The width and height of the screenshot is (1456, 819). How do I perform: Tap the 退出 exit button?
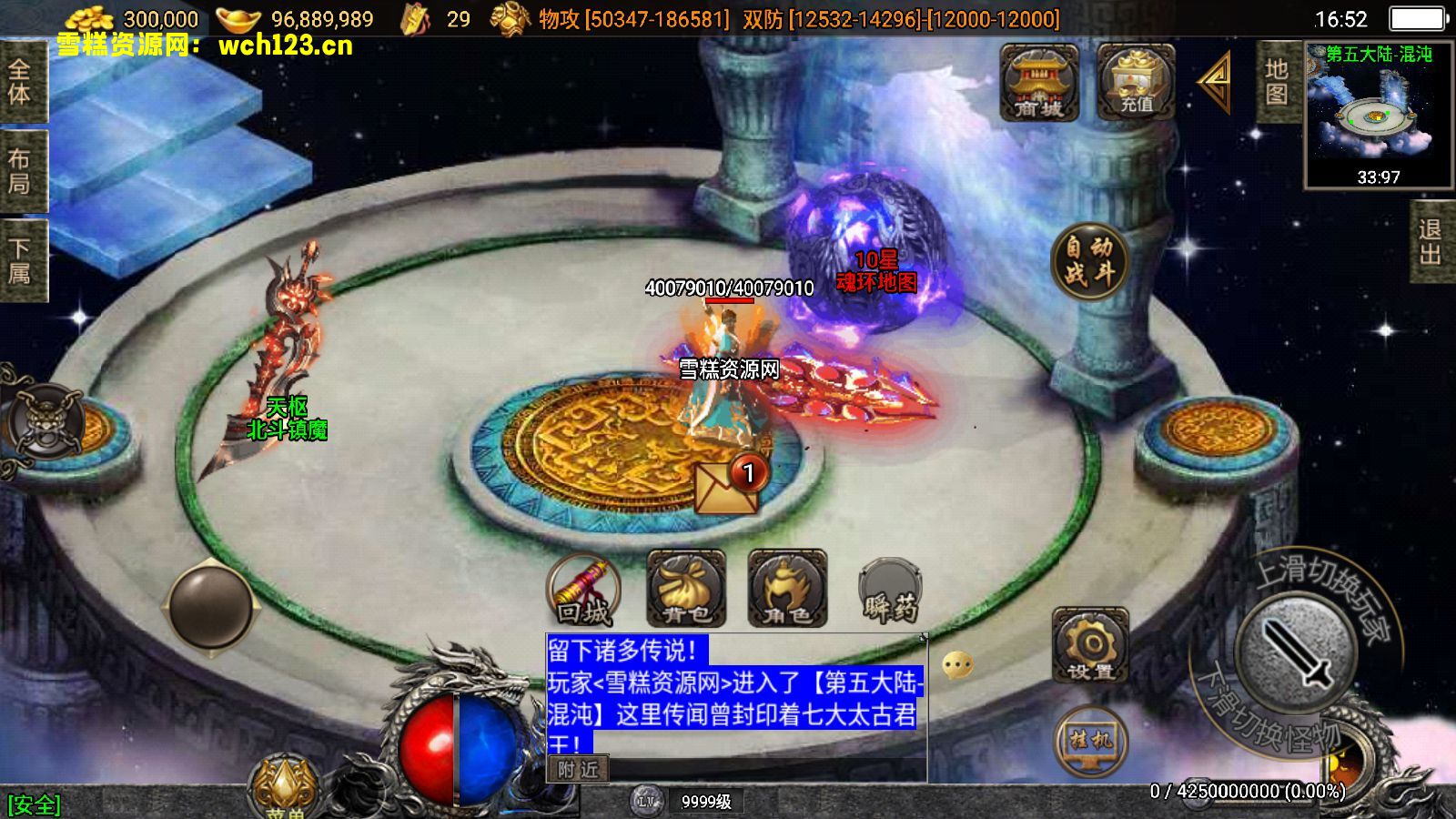point(1431,242)
